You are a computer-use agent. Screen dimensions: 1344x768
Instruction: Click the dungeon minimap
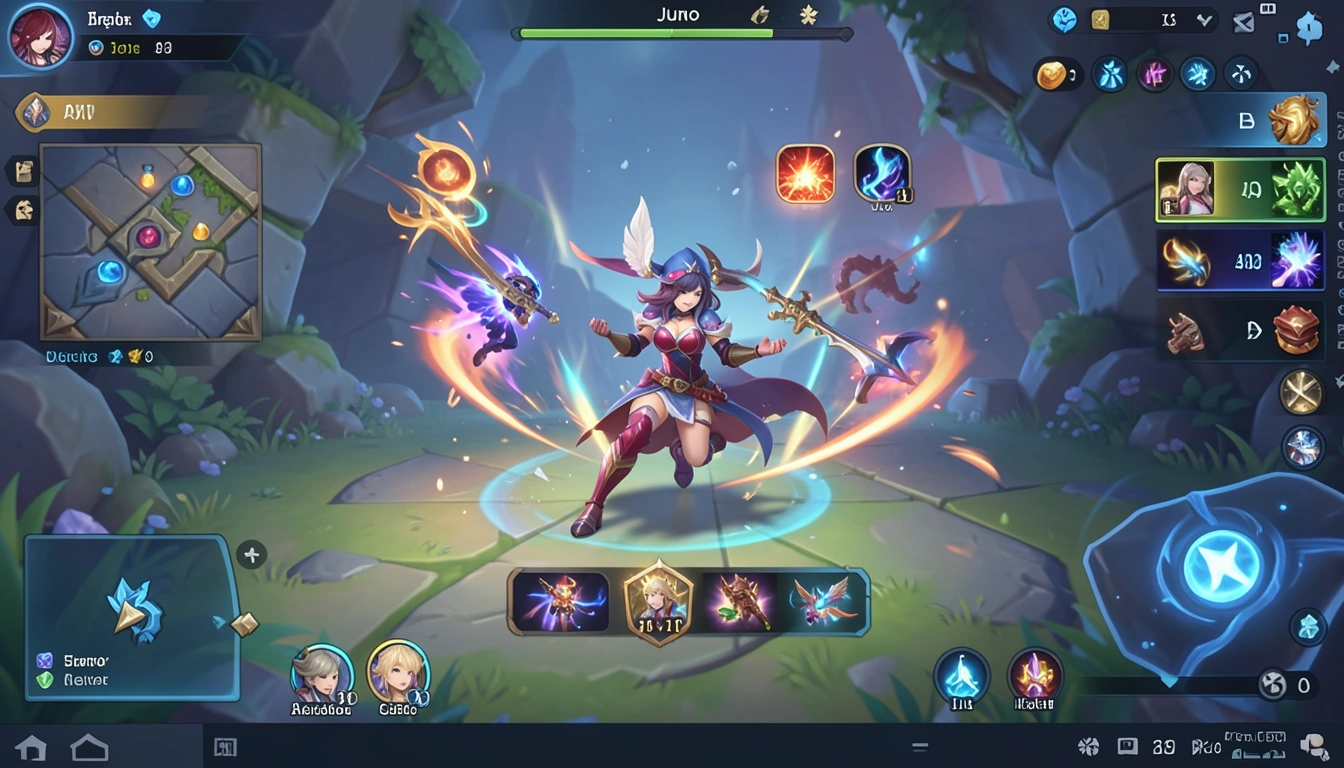click(151, 241)
